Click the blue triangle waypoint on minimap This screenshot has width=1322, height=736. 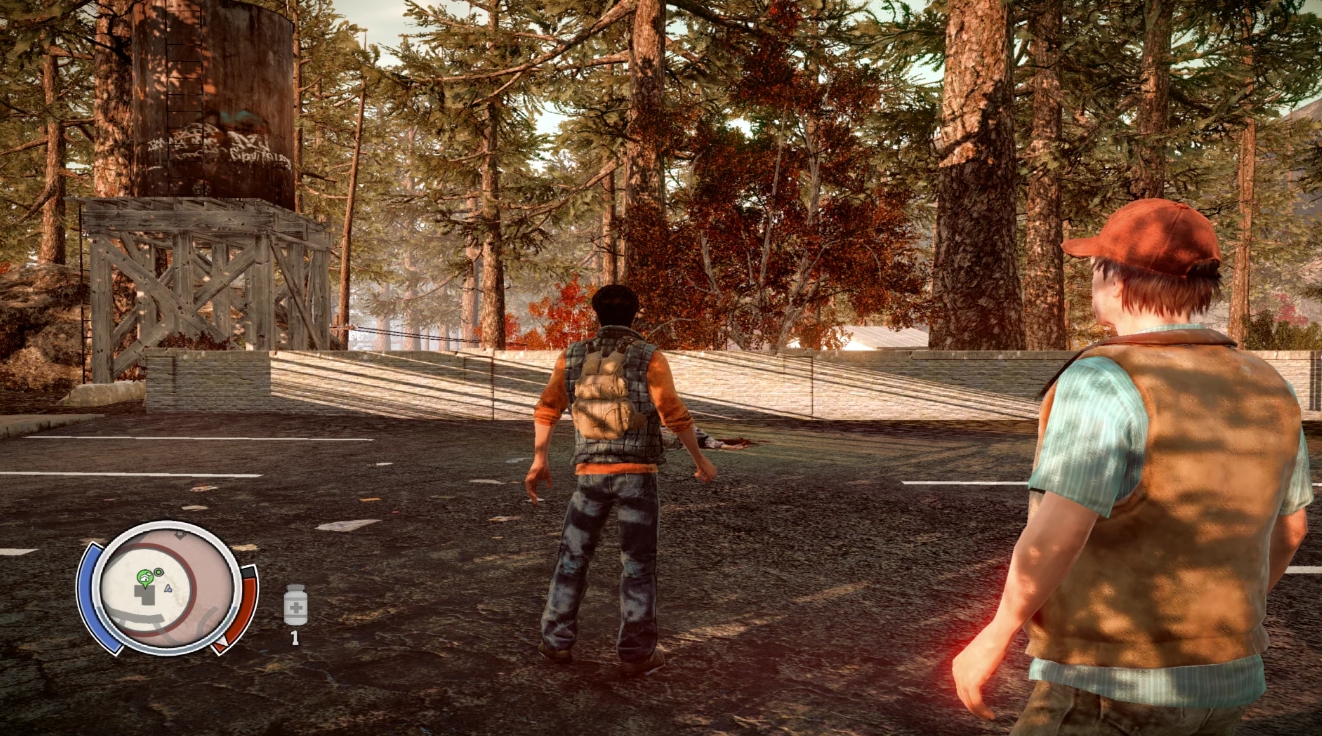click(167, 589)
